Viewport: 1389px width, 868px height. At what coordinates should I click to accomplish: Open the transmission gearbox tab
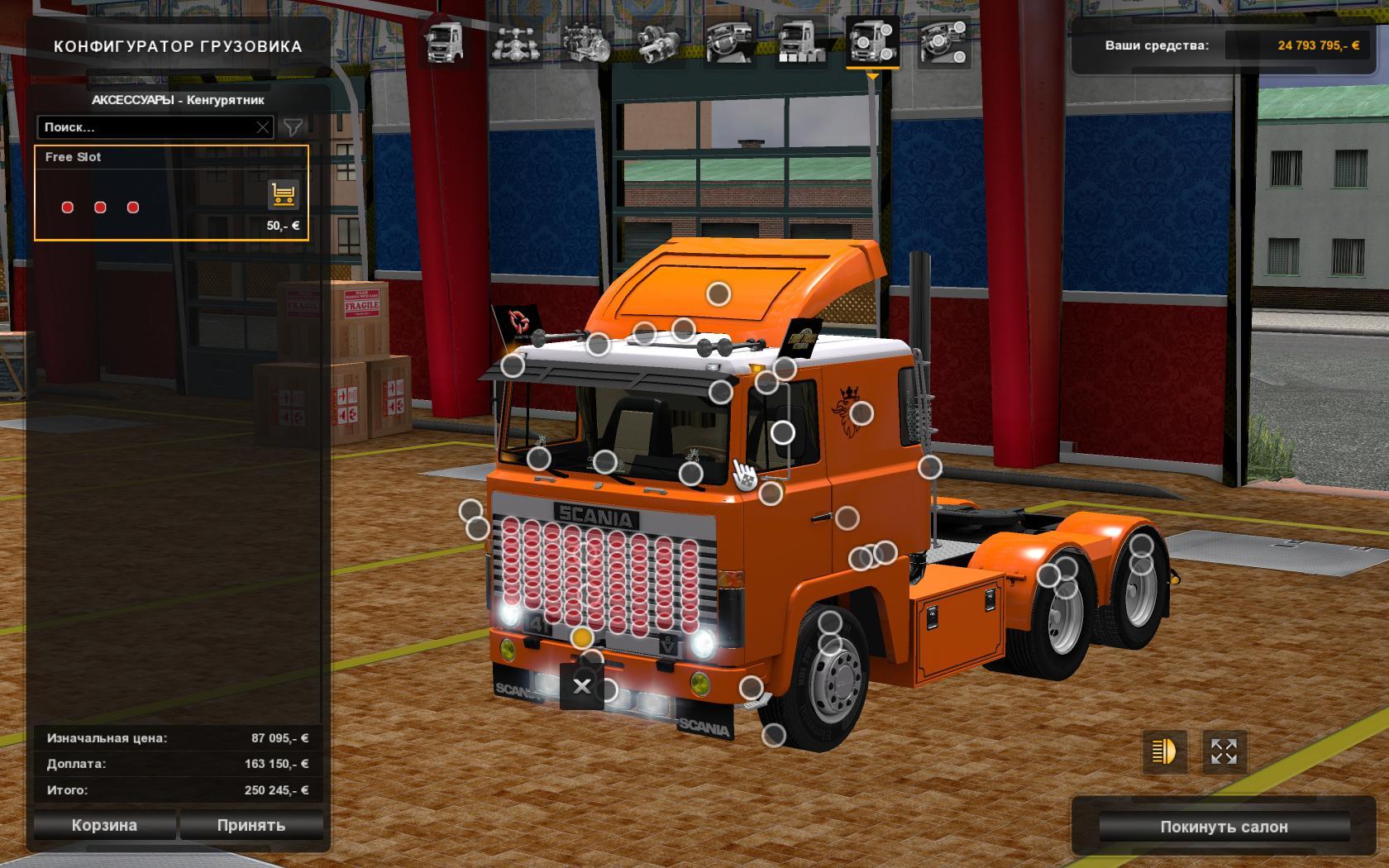[657, 42]
